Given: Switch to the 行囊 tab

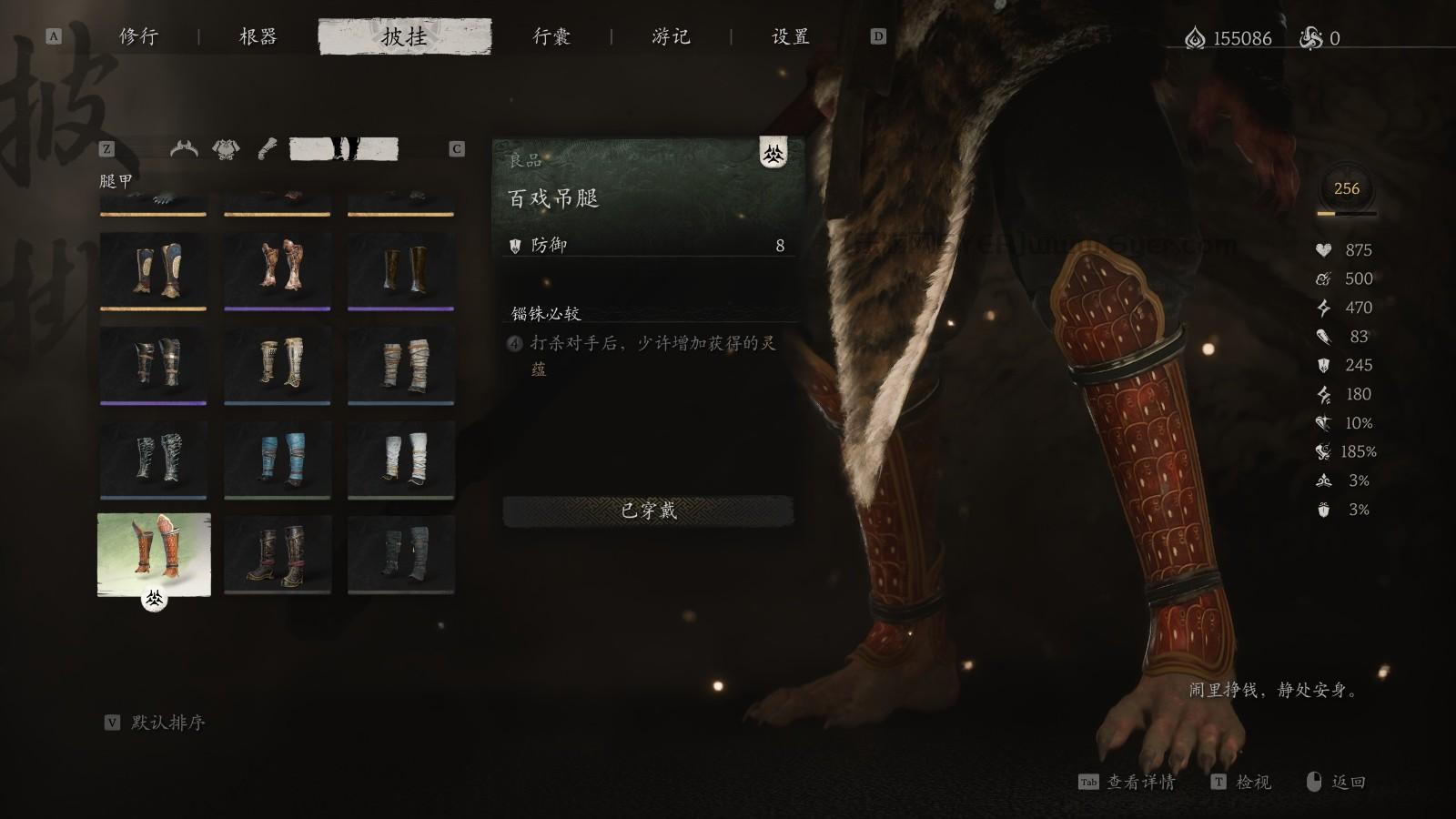Looking at the screenshot, I should (x=552, y=36).
